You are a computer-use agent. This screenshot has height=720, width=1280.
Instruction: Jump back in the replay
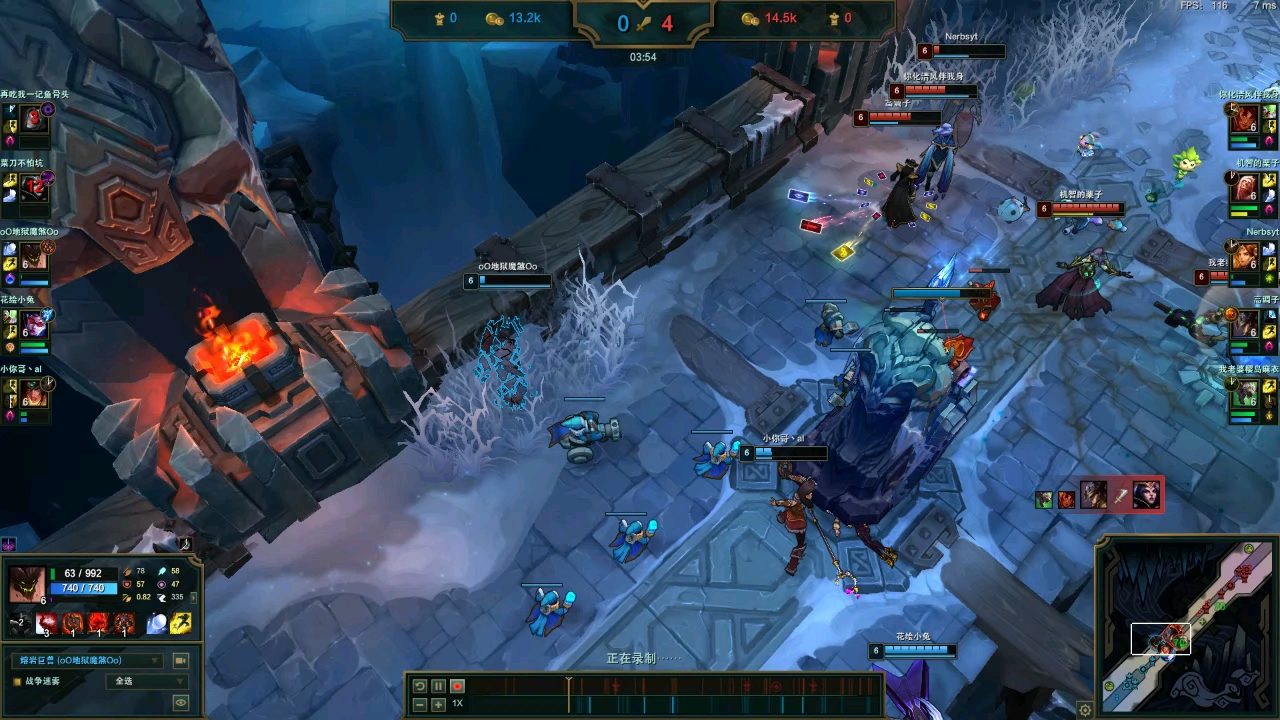420,686
